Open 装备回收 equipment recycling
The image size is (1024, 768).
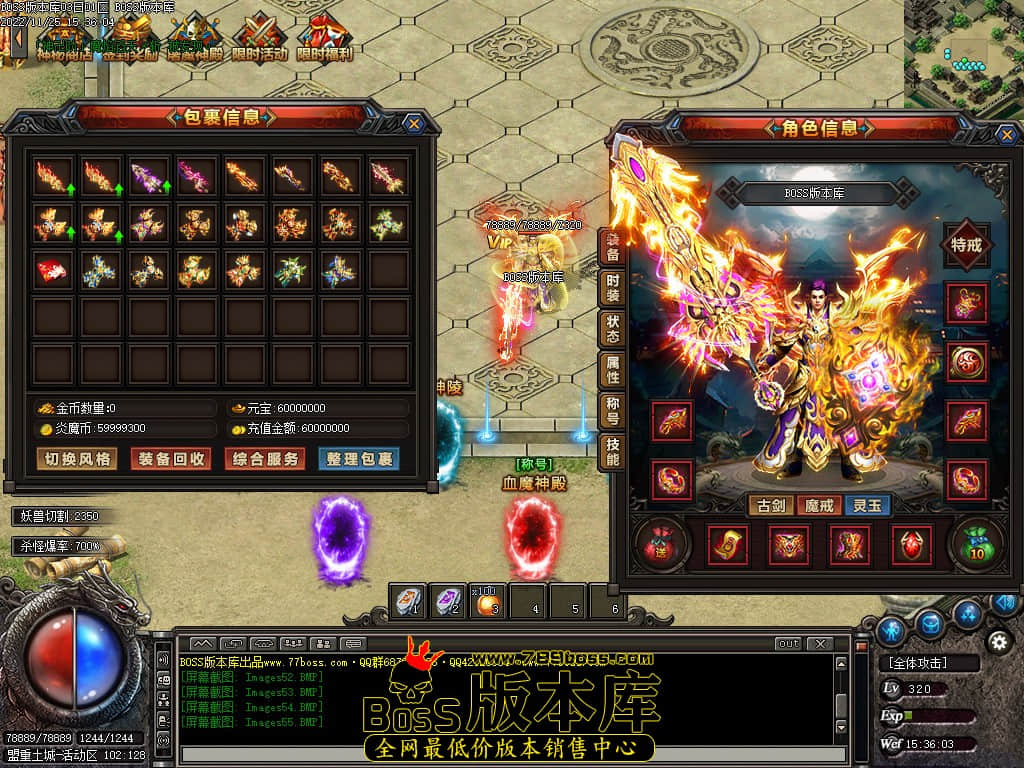(172, 459)
